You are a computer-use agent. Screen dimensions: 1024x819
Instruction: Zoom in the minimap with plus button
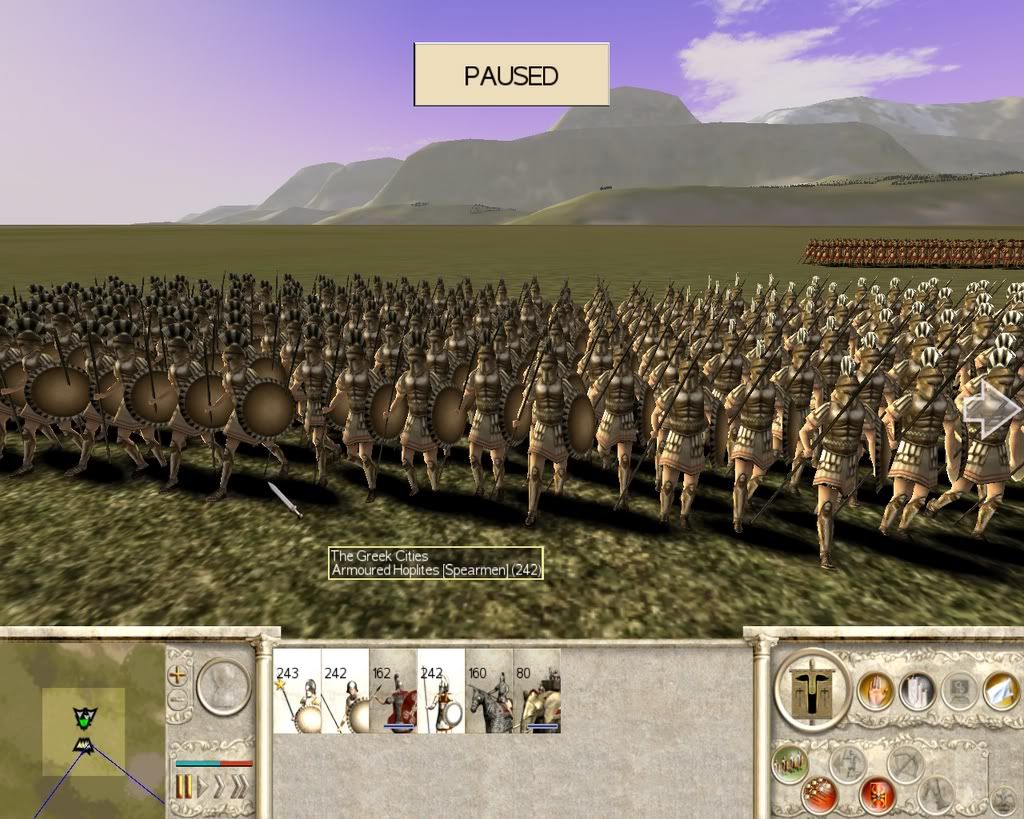point(178,674)
